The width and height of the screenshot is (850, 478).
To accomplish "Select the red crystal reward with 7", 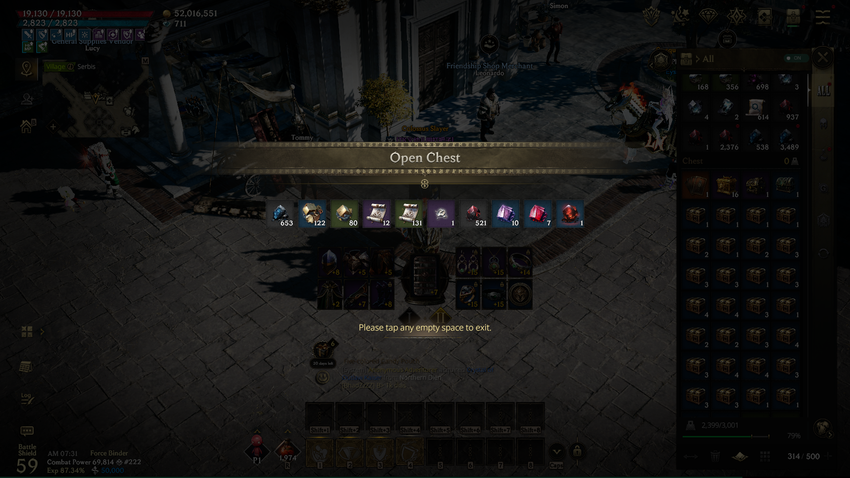I will [538, 213].
